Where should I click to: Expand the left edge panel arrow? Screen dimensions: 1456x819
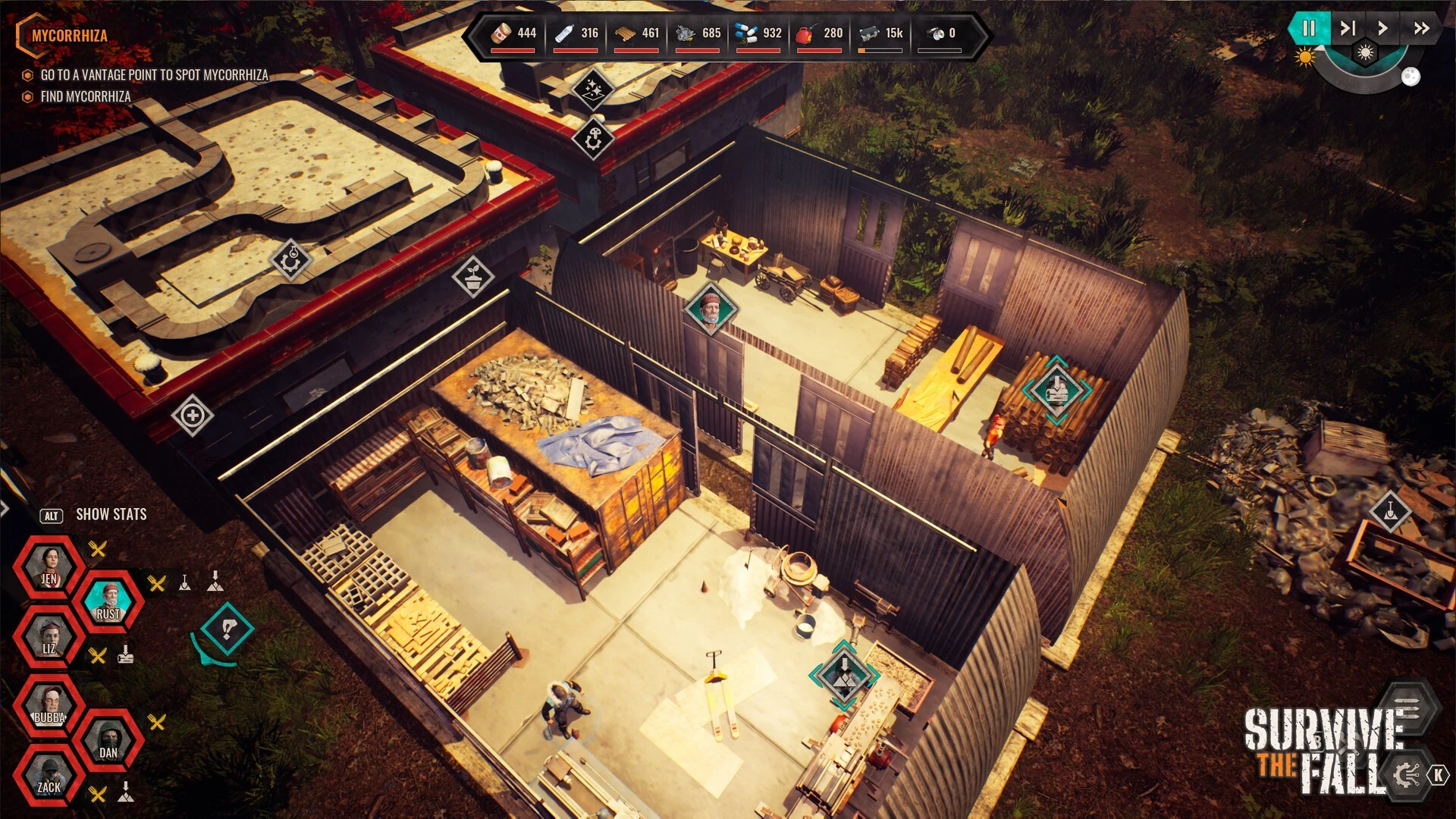(x=4, y=508)
